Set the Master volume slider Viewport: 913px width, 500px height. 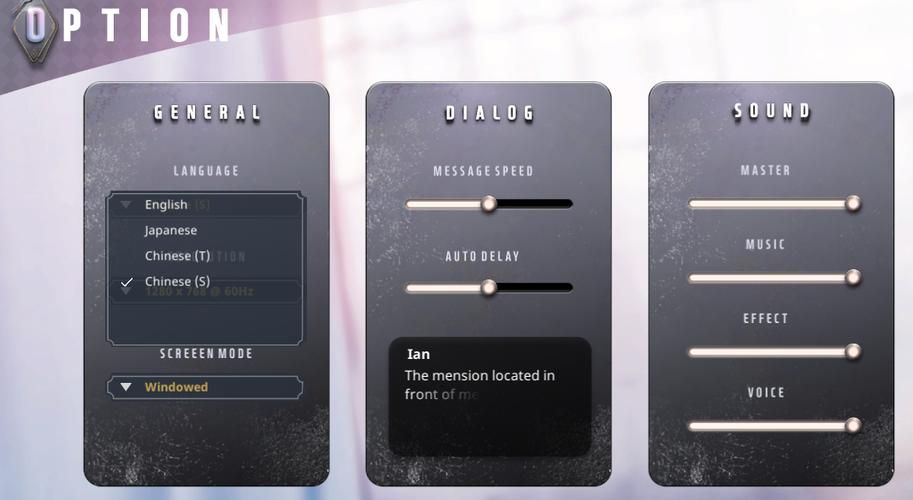(x=852, y=204)
